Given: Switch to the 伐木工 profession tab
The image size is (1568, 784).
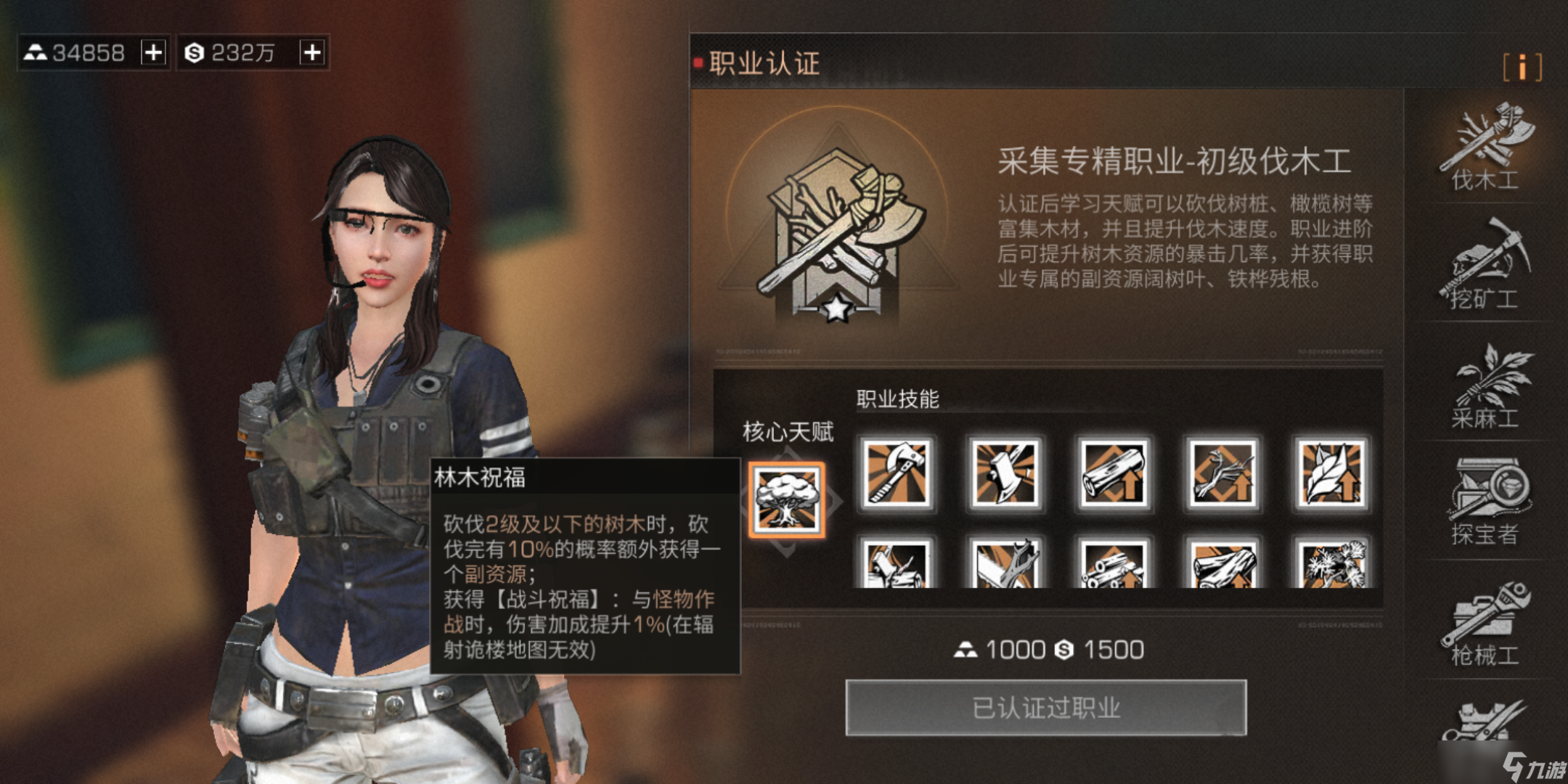Looking at the screenshot, I should (x=1485, y=148).
